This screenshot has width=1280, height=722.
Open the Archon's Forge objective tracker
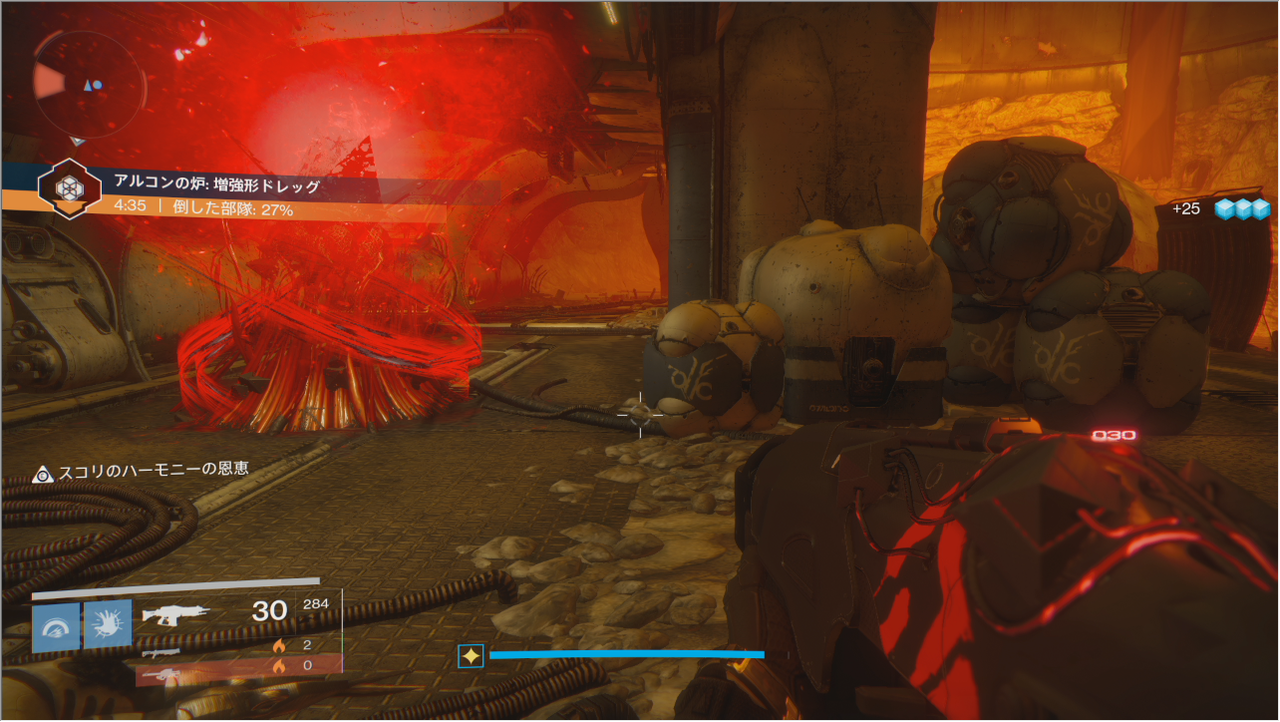(x=67, y=187)
